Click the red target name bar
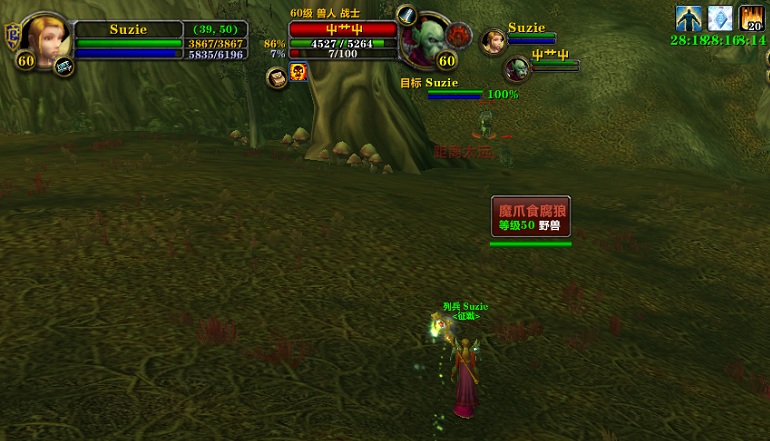 tap(343, 30)
